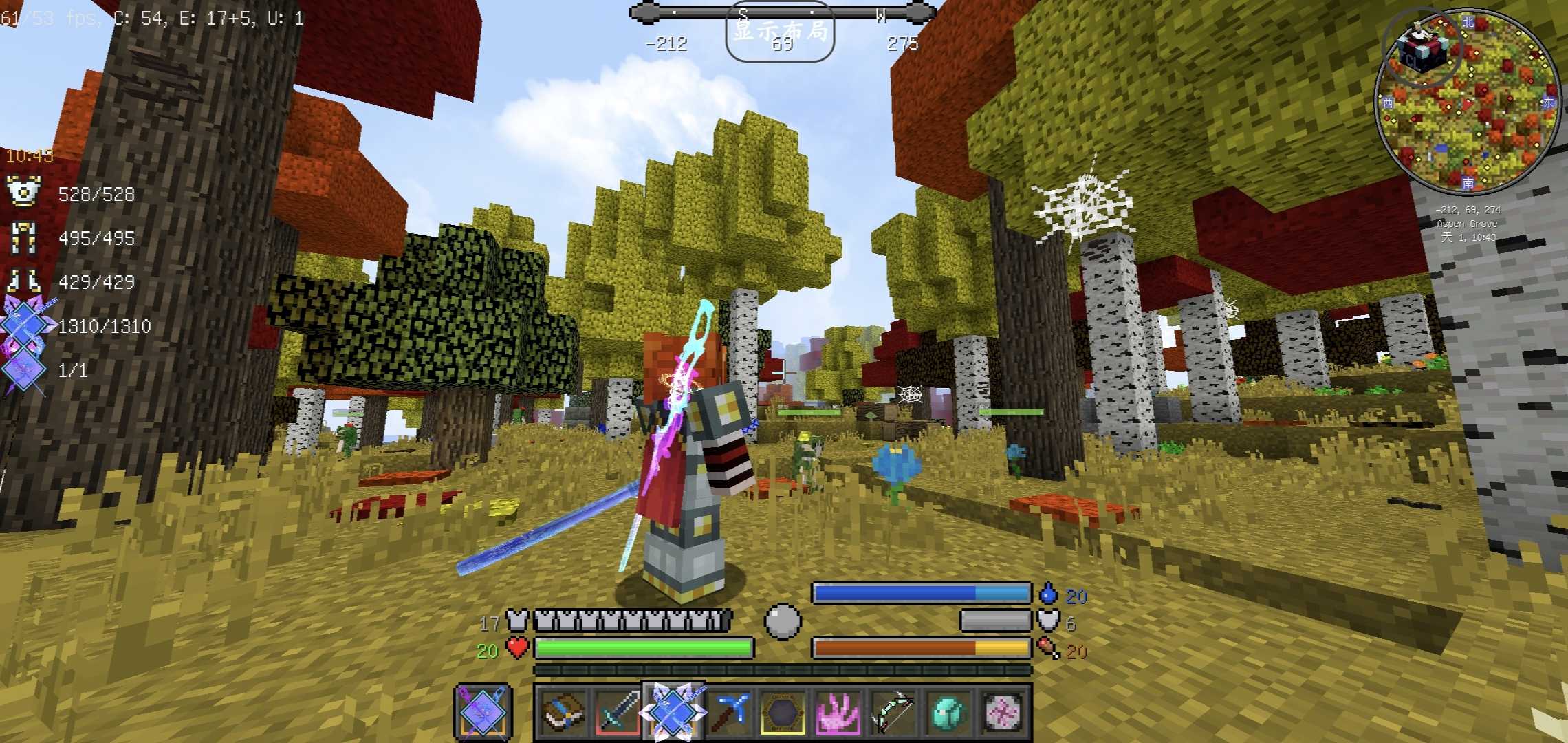Click the gray orb above the hotbar
The width and height of the screenshot is (1568, 743).
click(783, 621)
